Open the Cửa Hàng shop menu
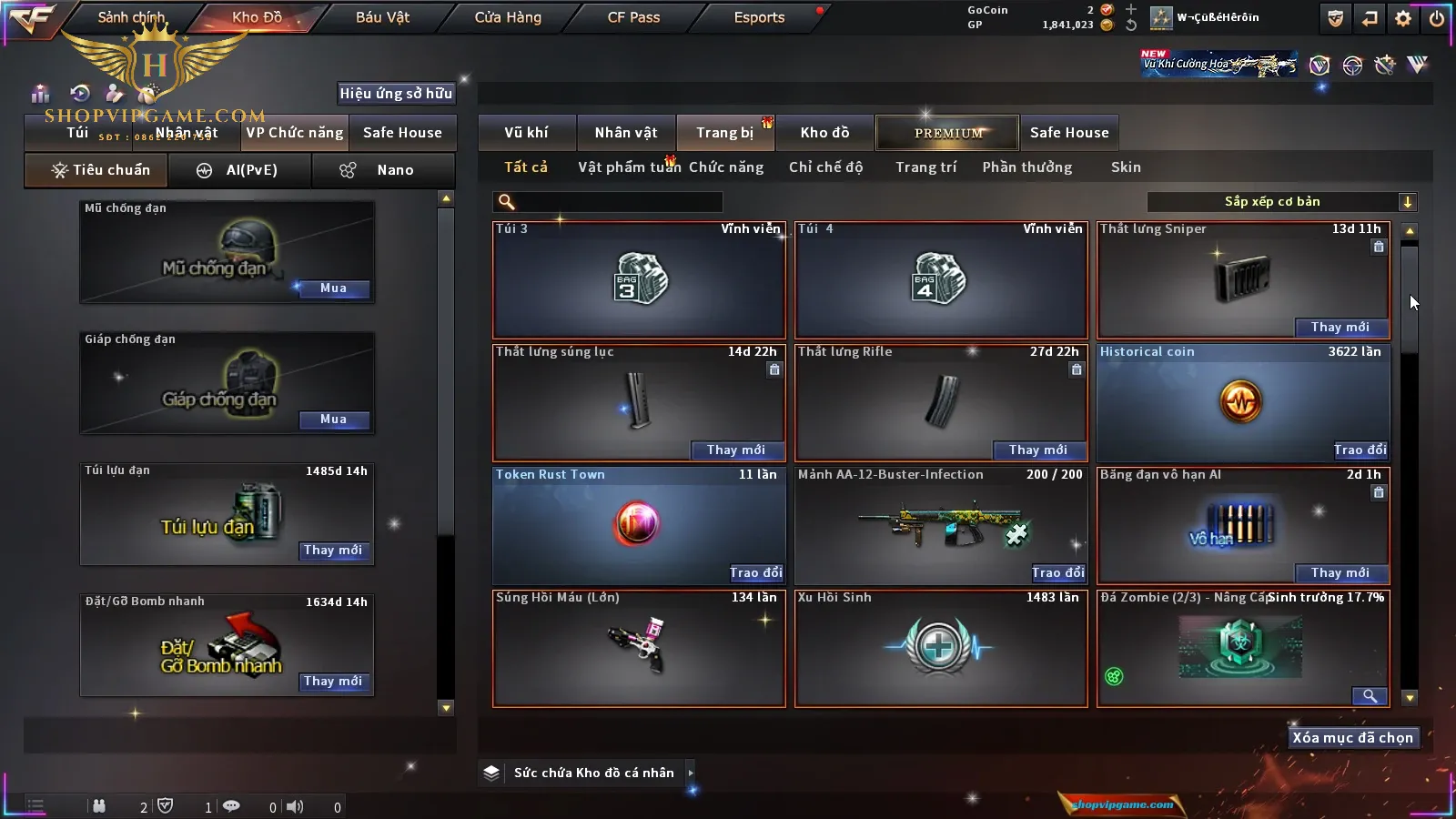1456x819 pixels. [508, 17]
